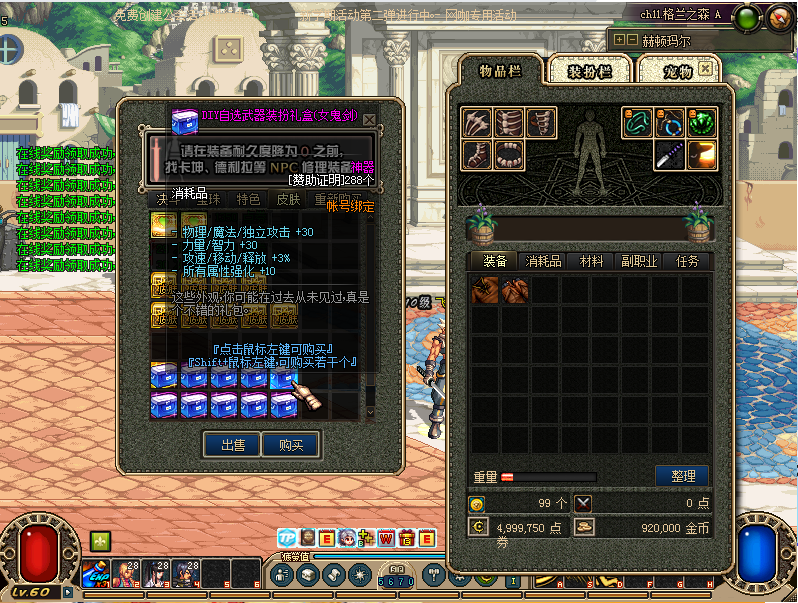Click the 出售 (sell) button
This screenshot has width=798, height=603.
pyautogui.click(x=232, y=445)
